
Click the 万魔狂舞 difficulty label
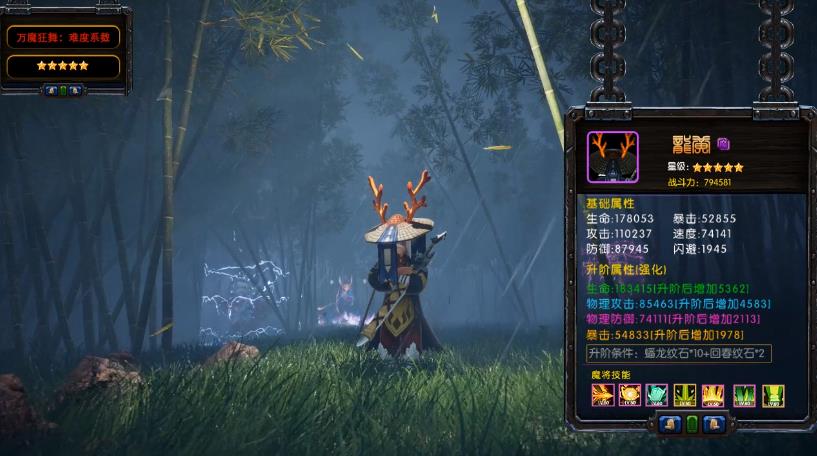[63, 38]
